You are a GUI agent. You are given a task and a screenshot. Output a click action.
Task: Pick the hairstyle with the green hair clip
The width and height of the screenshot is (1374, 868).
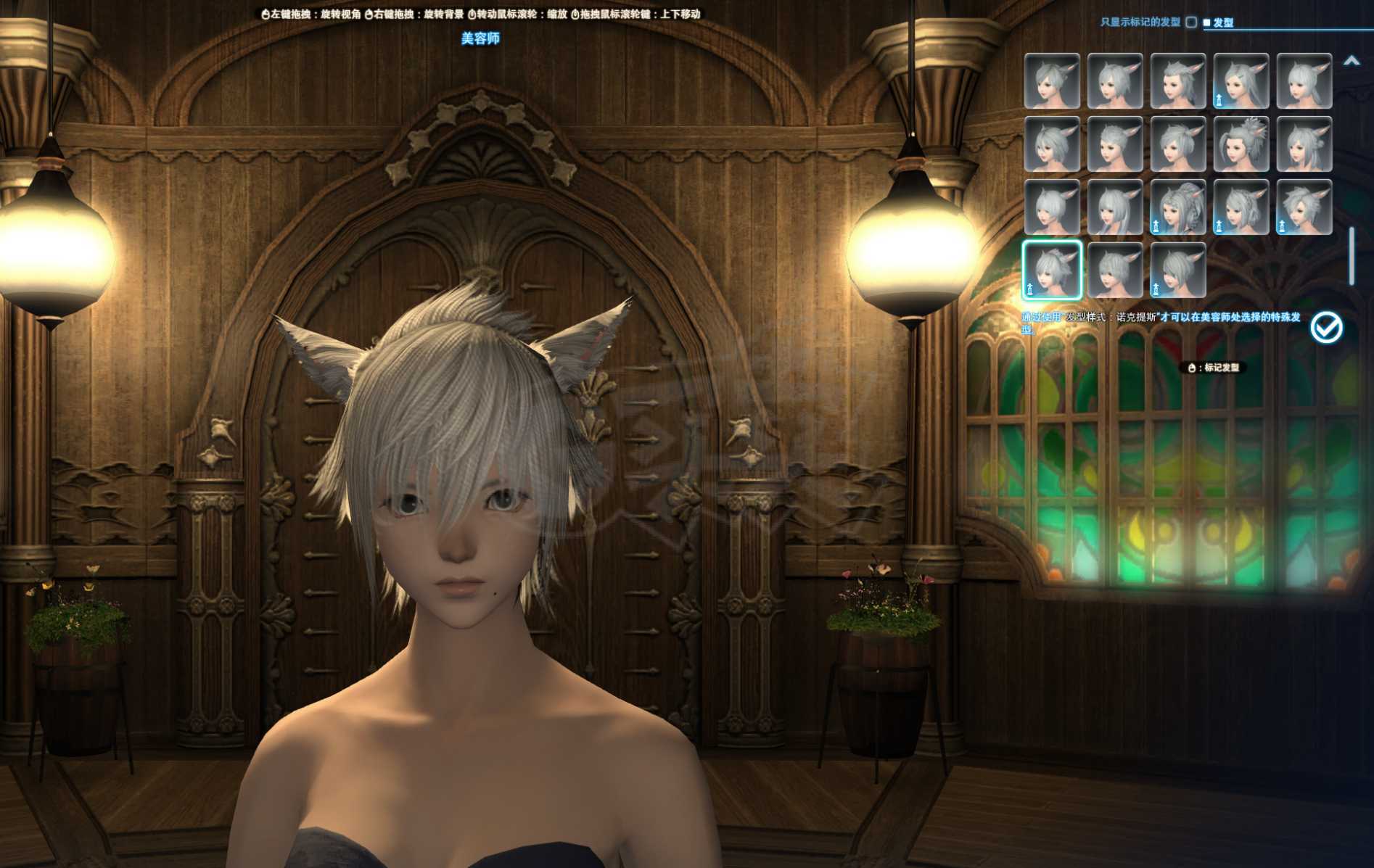pyautogui.click(x=1241, y=81)
